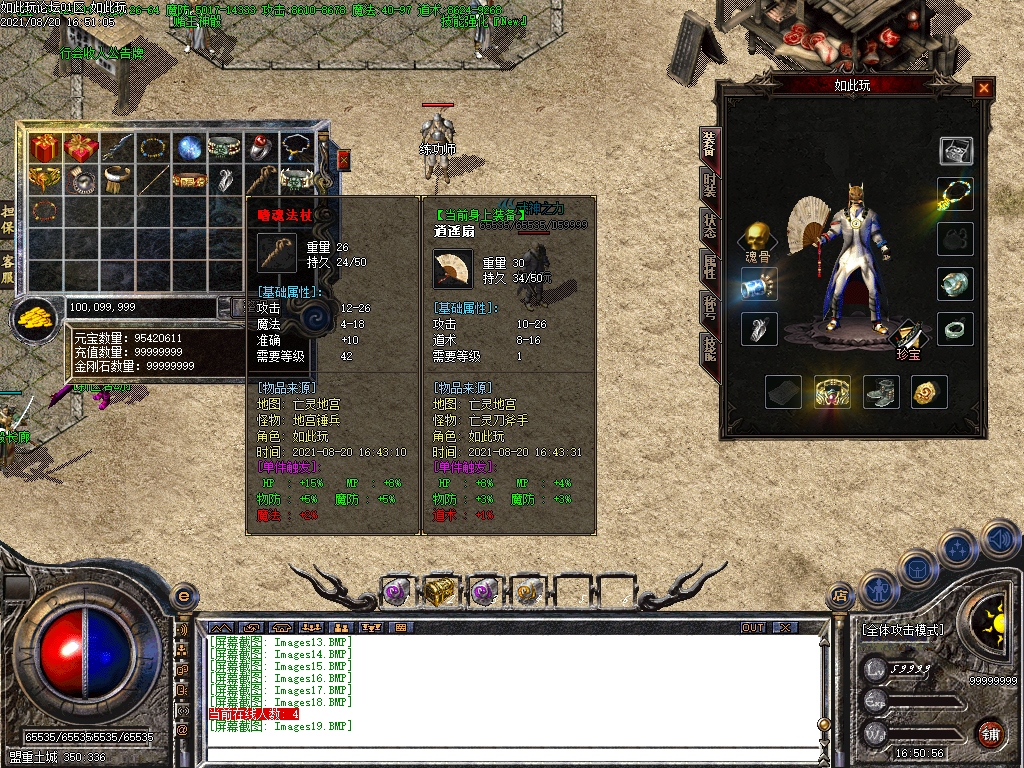This screenshot has width=1024, height=768.
Task: Click the chat text input line
Action: pos(500,755)
